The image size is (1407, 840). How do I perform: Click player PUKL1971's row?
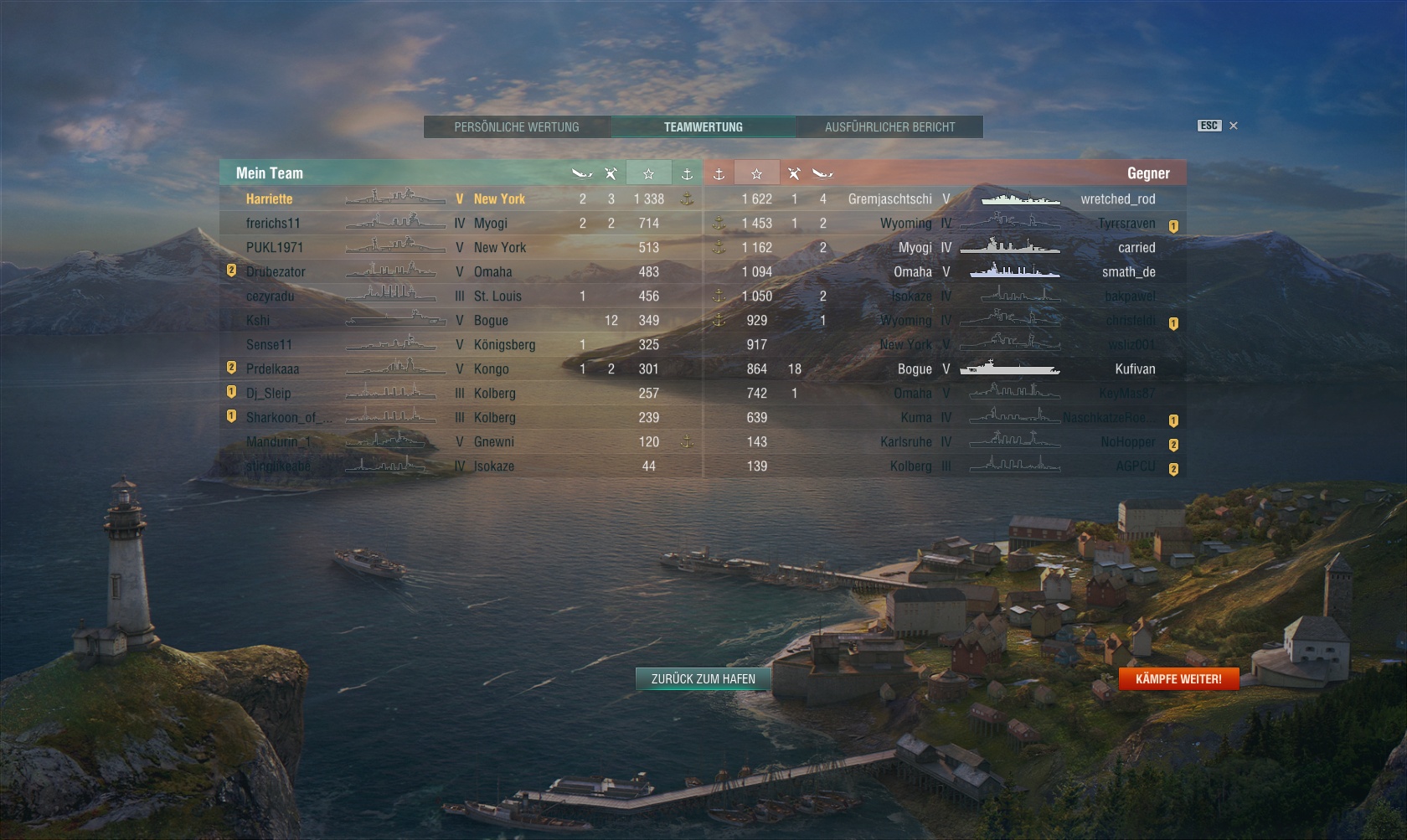275,248
